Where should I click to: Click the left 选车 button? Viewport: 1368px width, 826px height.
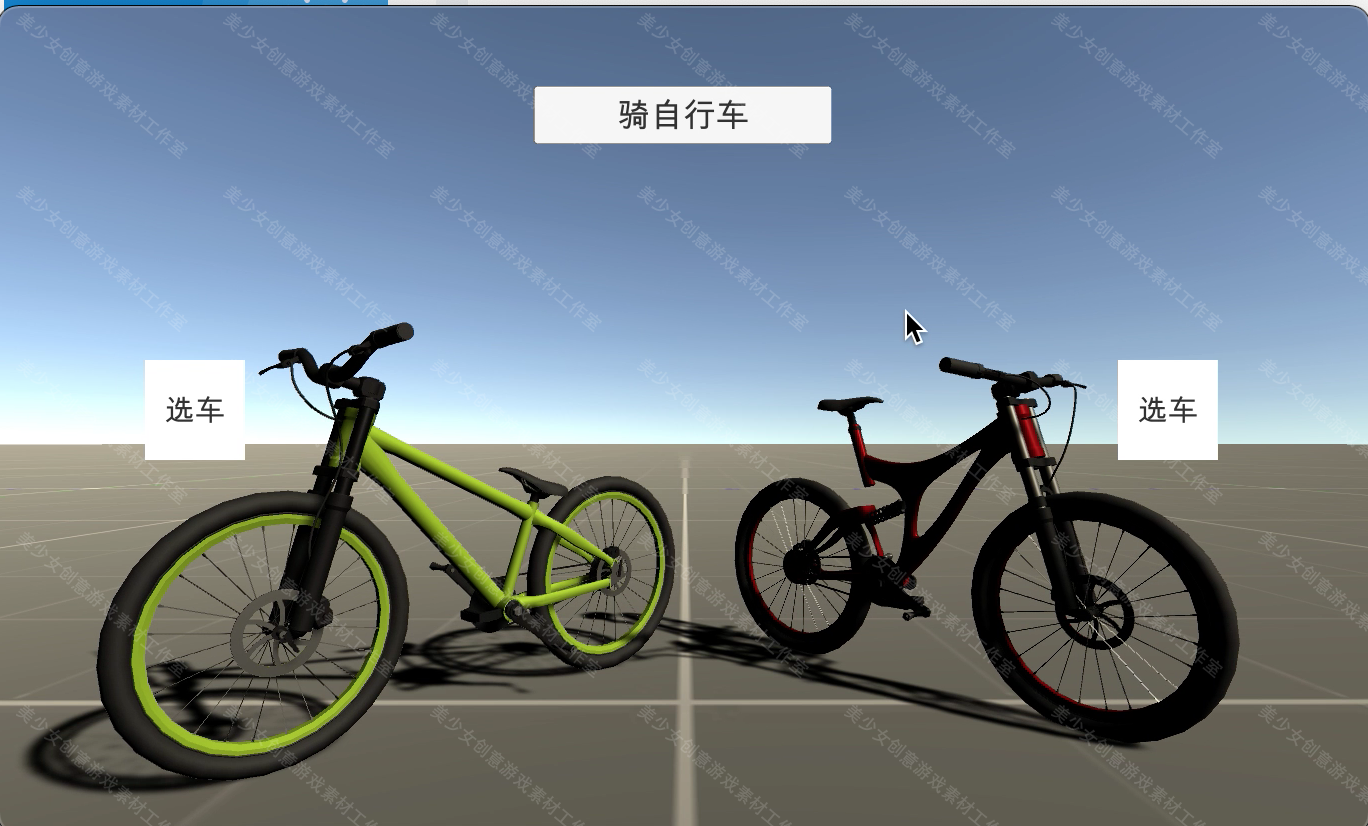click(196, 408)
